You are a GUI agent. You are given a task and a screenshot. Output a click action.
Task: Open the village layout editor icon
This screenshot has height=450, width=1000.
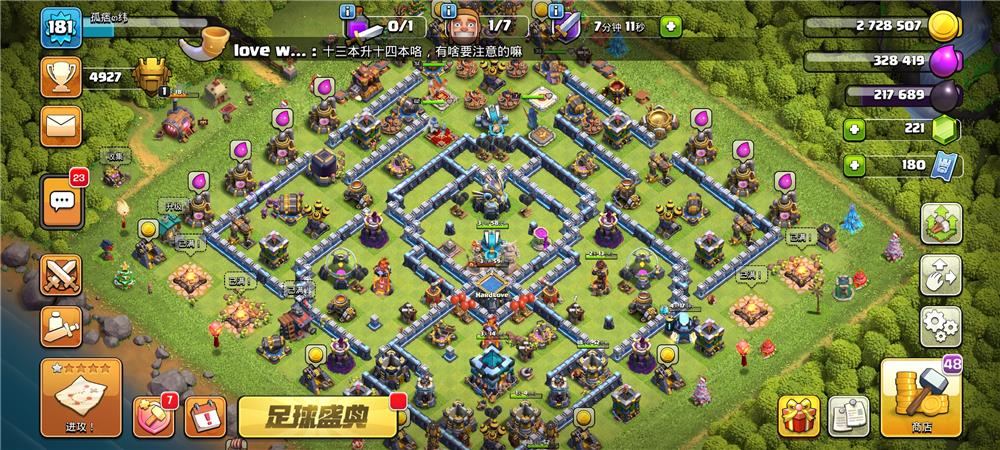click(940, 224)
